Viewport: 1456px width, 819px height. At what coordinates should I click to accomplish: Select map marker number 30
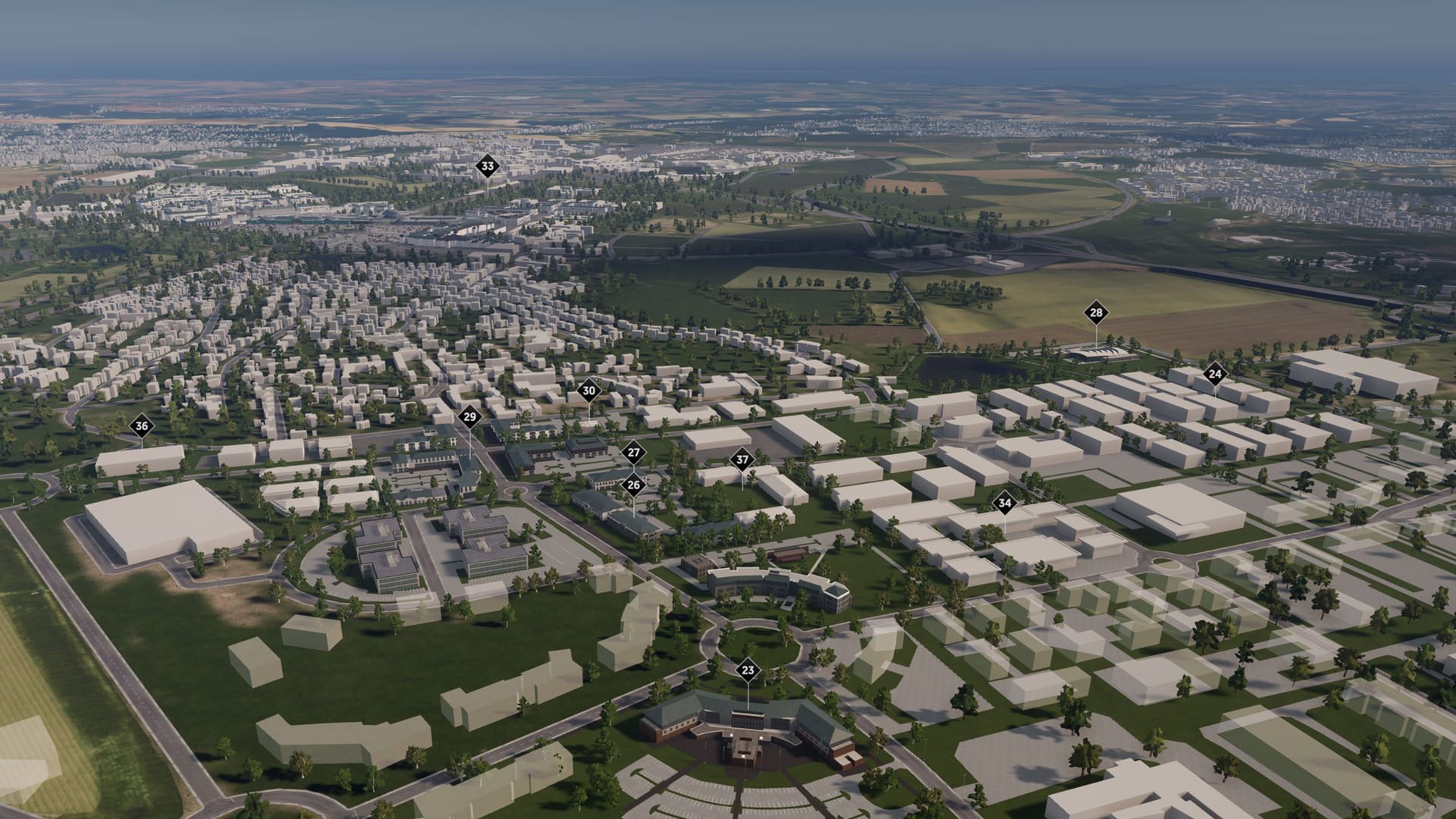588,391
